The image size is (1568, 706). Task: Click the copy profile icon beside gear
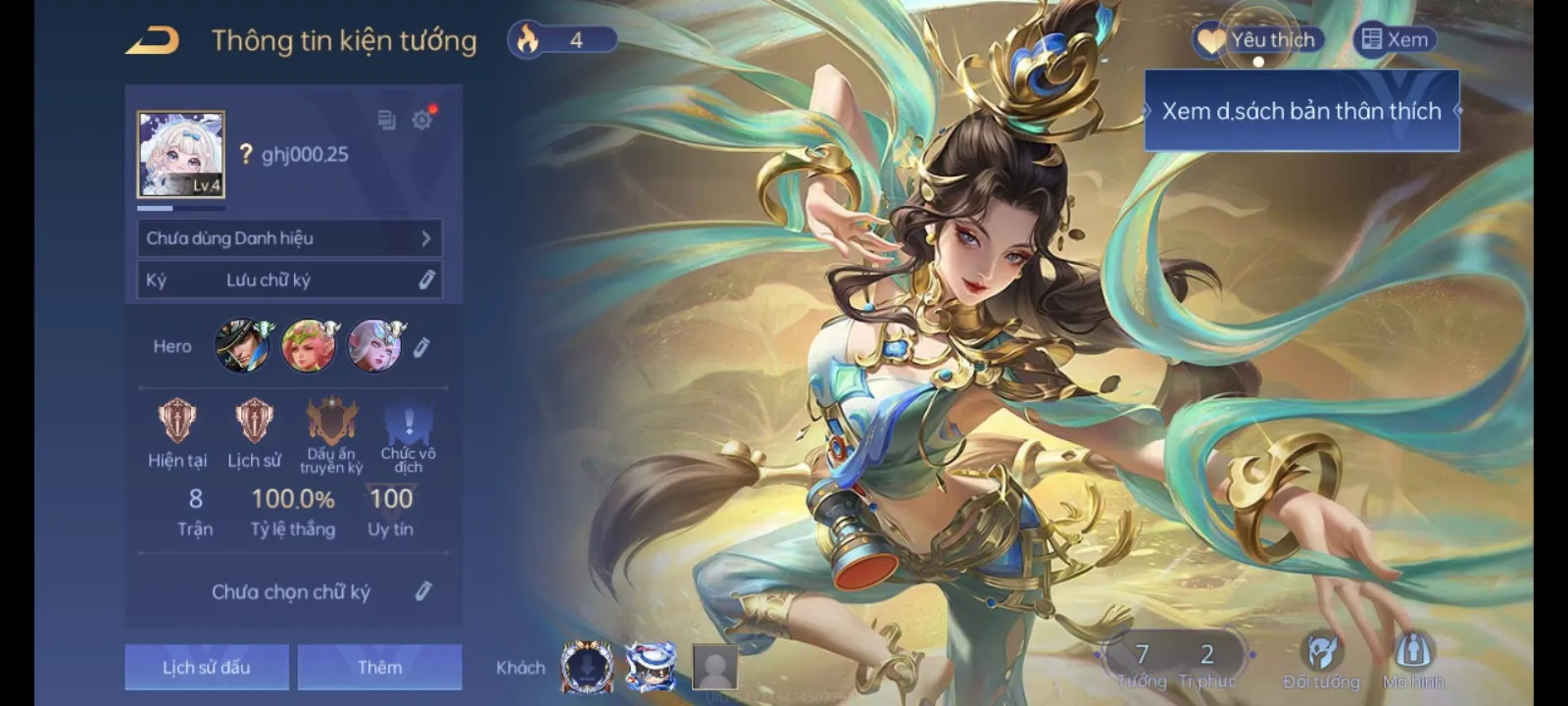(x=386, y=120)
